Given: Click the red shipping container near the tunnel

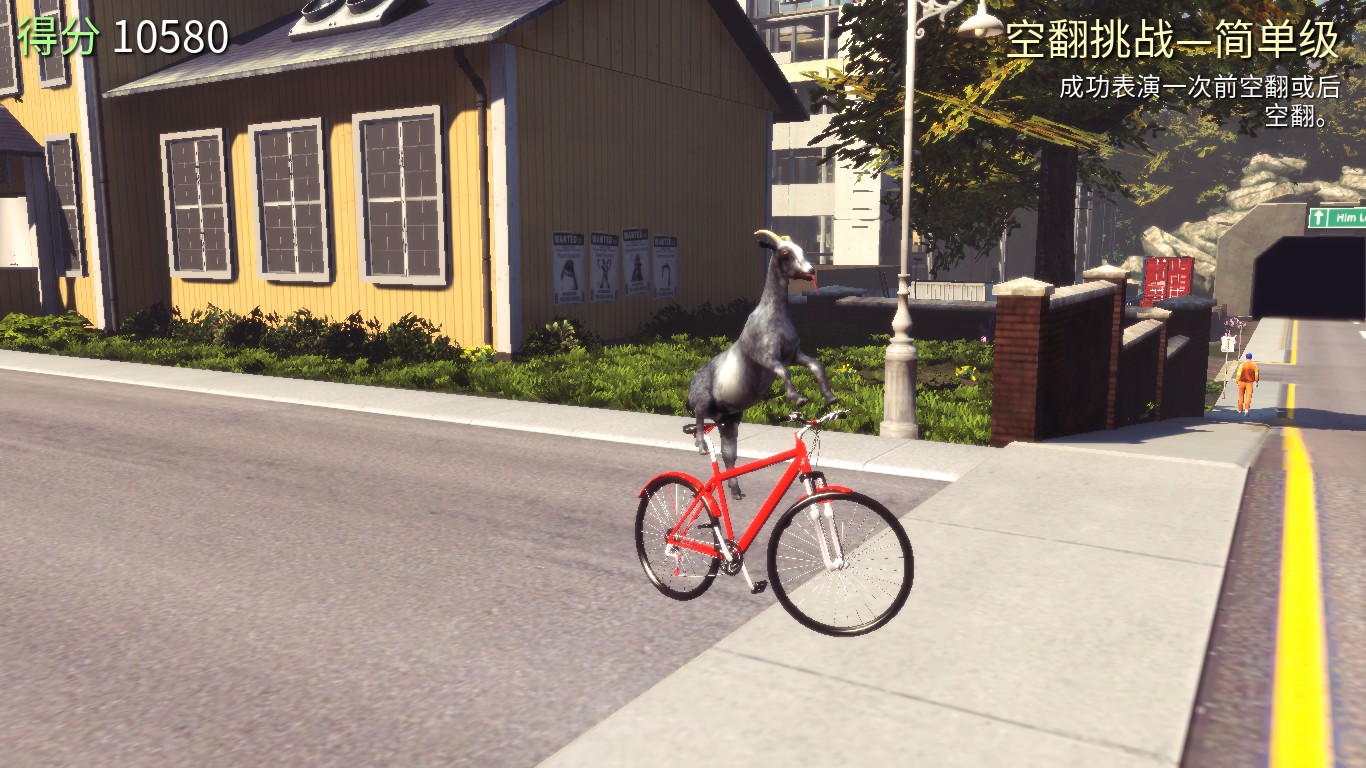Looking at the screenshot, I should click(1165, 275).
